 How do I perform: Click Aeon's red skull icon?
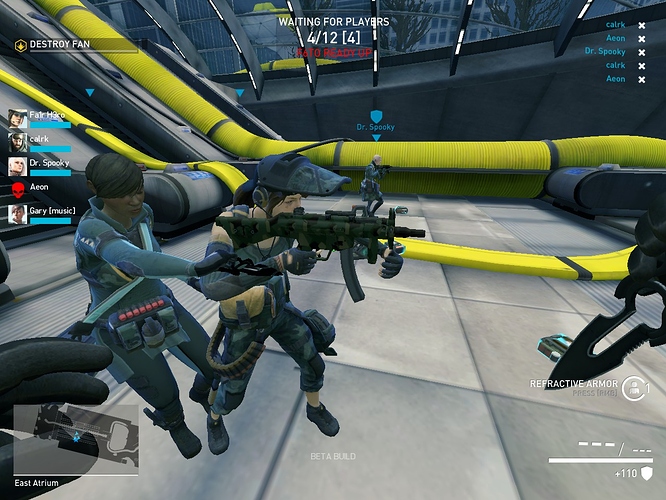click(x=17, y=189)
